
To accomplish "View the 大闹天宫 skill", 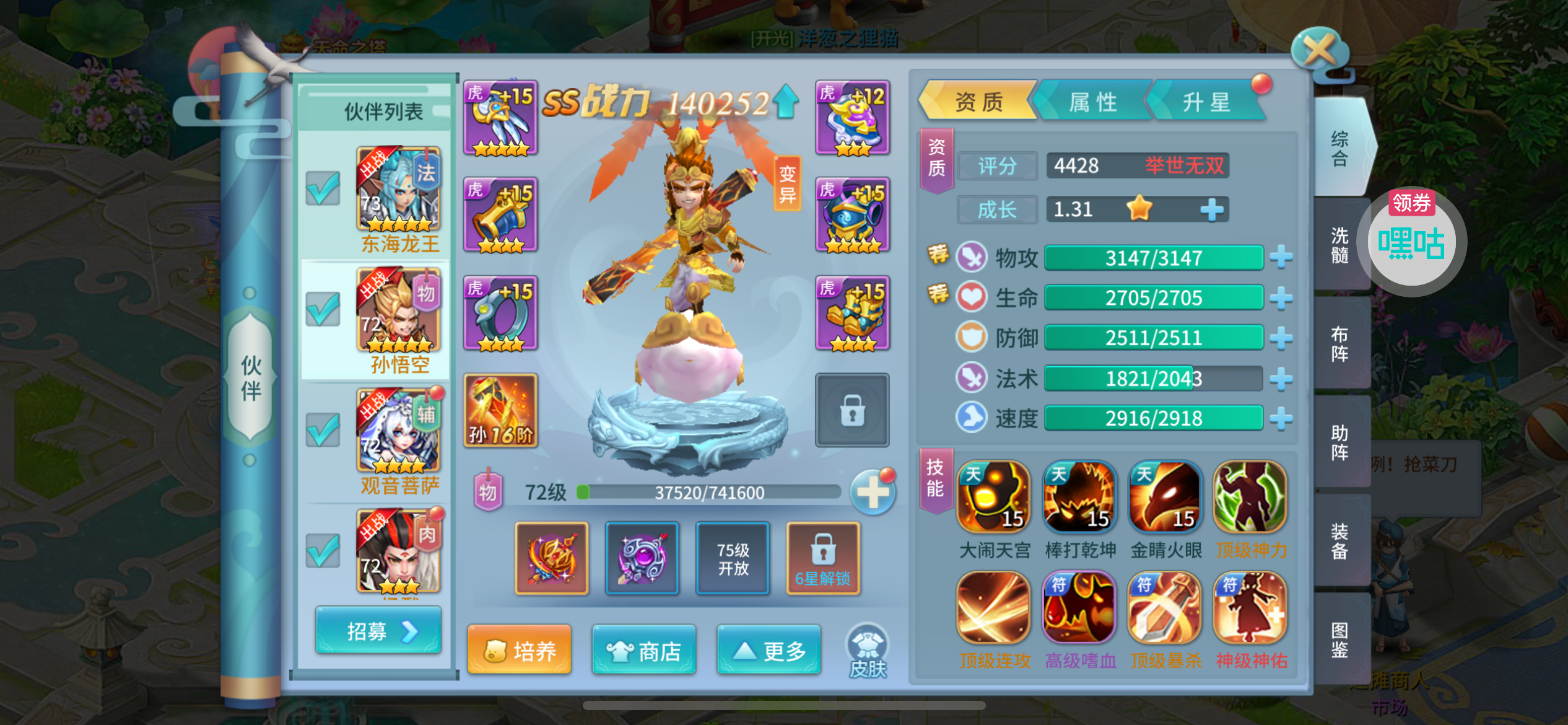I will [993, 498].
